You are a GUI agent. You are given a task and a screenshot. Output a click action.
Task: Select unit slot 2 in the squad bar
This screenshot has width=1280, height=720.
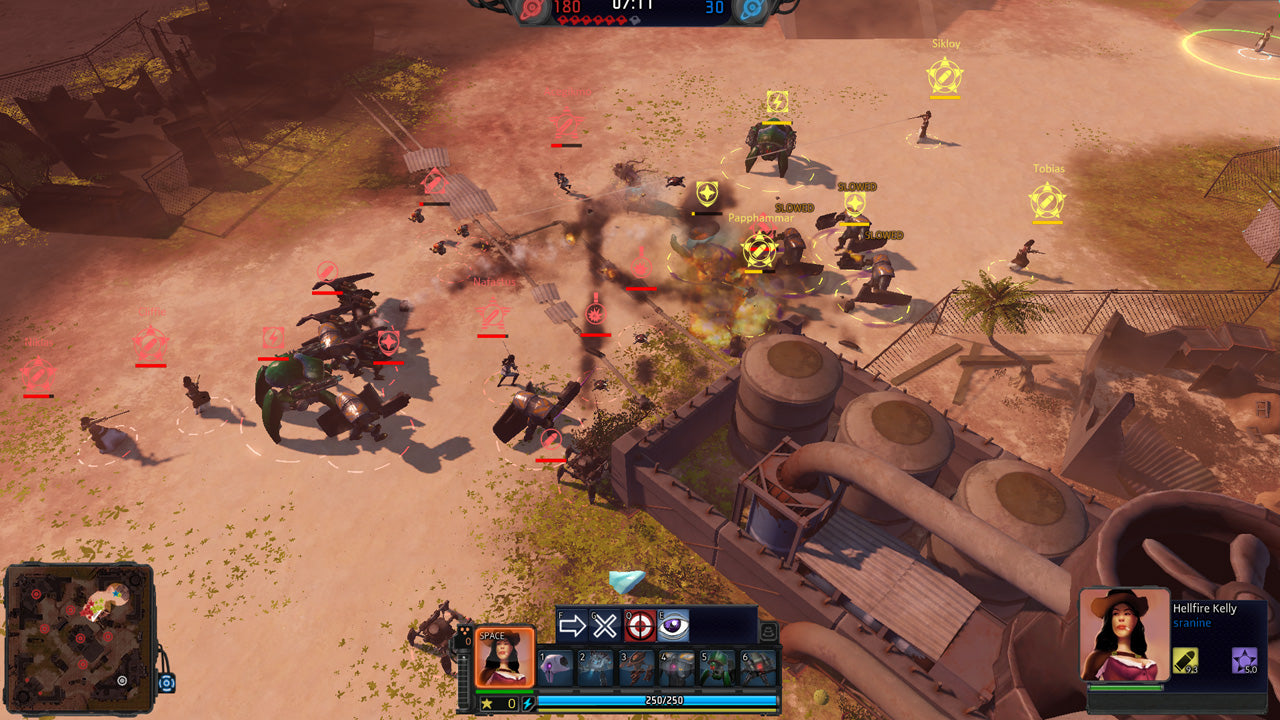[596, 668]
